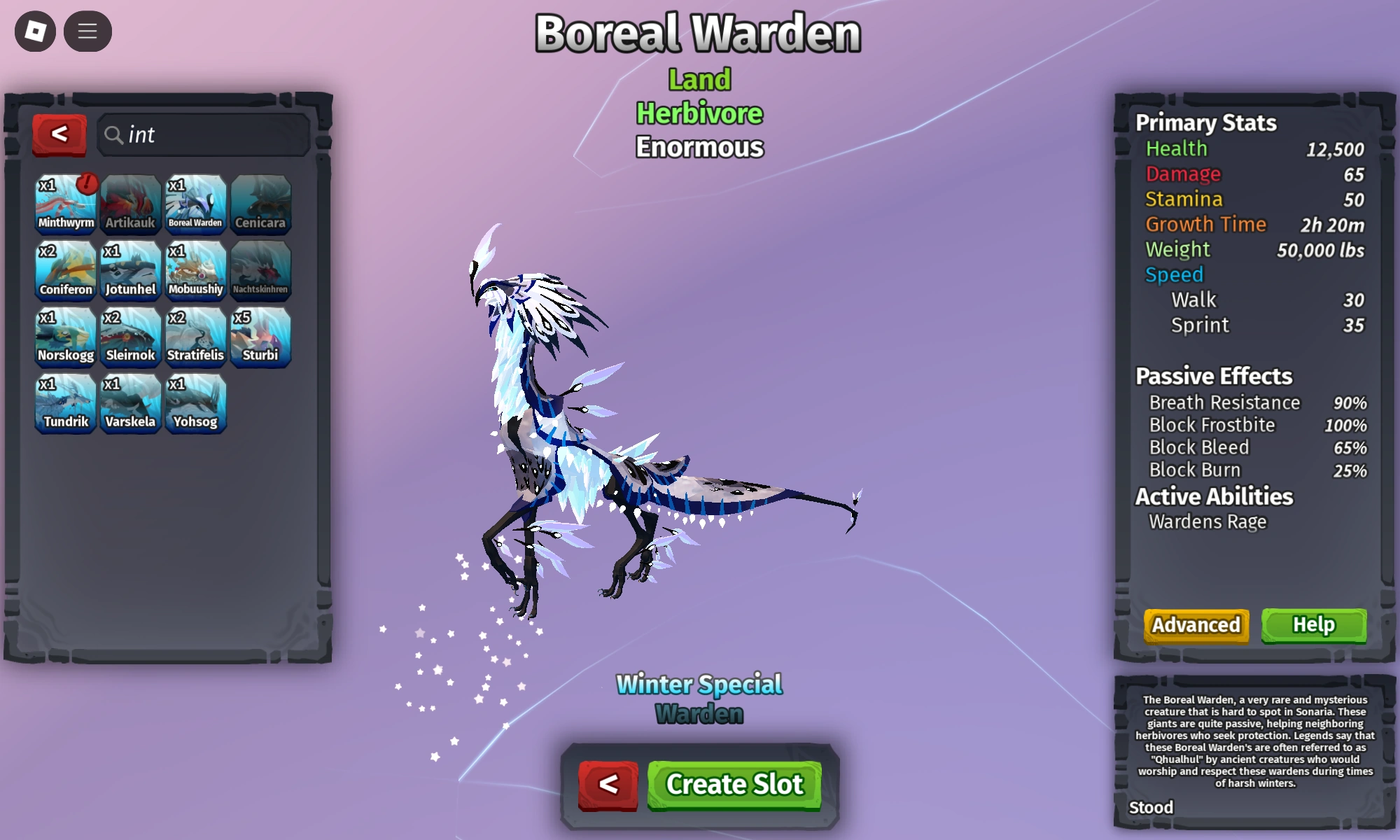The height and width of the screenshot is (840, 1400).
Task: Select the Boreal Warden creature icon
Action: coord(195,202)
